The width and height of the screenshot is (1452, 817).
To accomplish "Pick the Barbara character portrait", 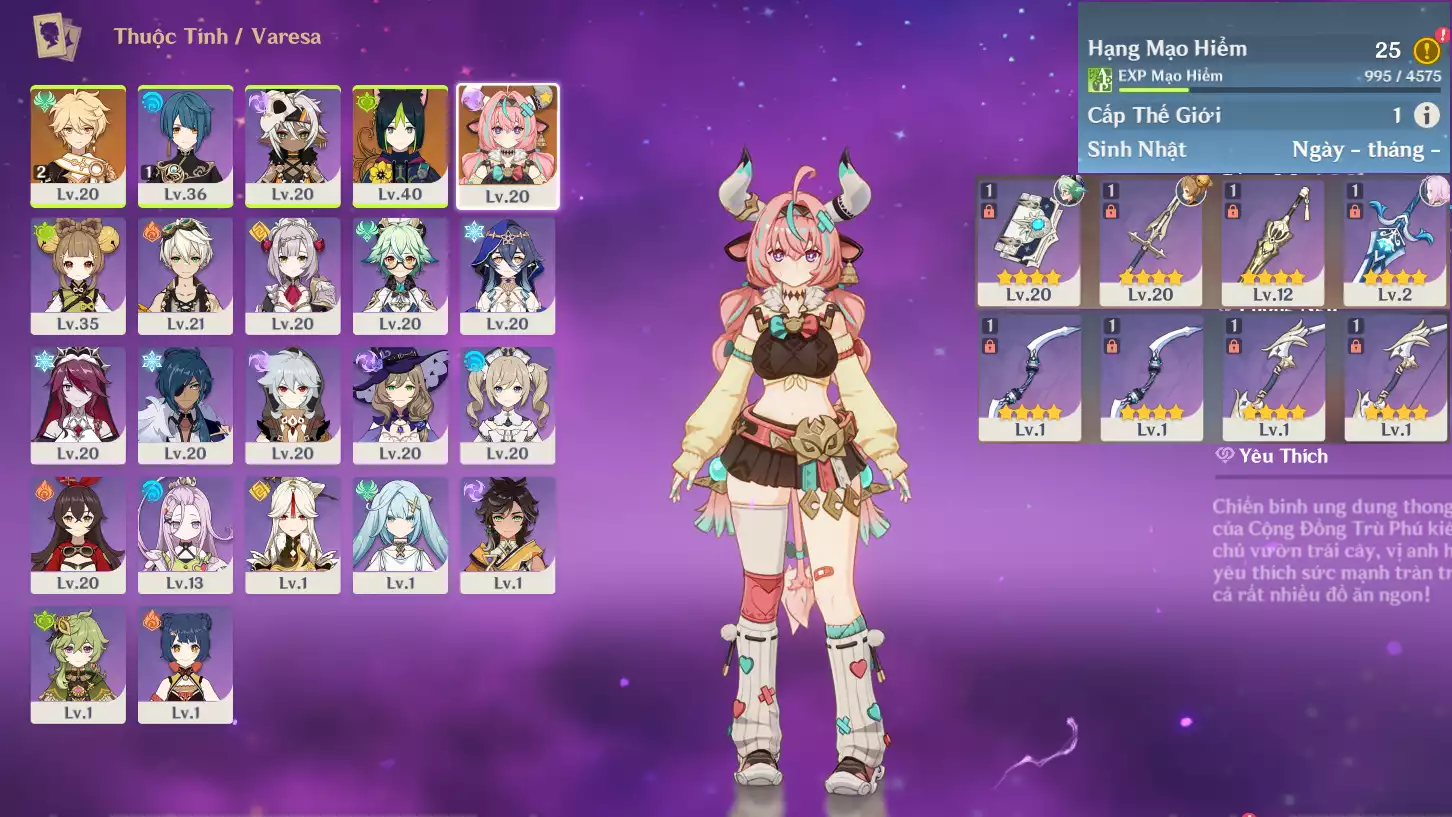I will pos(508,405).
